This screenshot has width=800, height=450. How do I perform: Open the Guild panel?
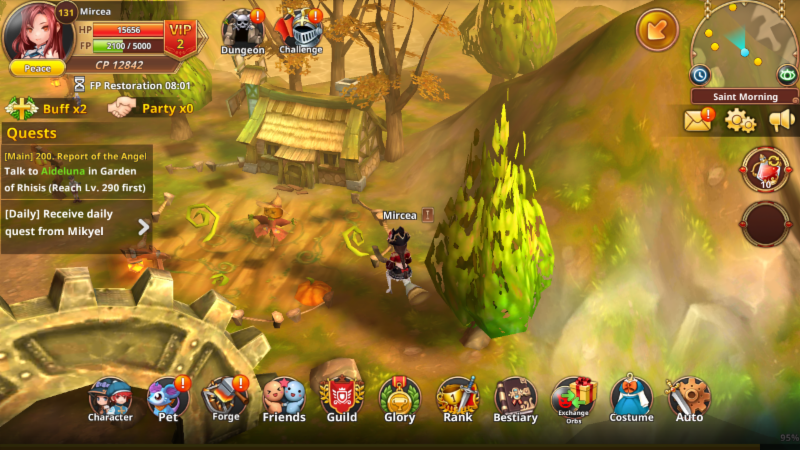point(341,399)
